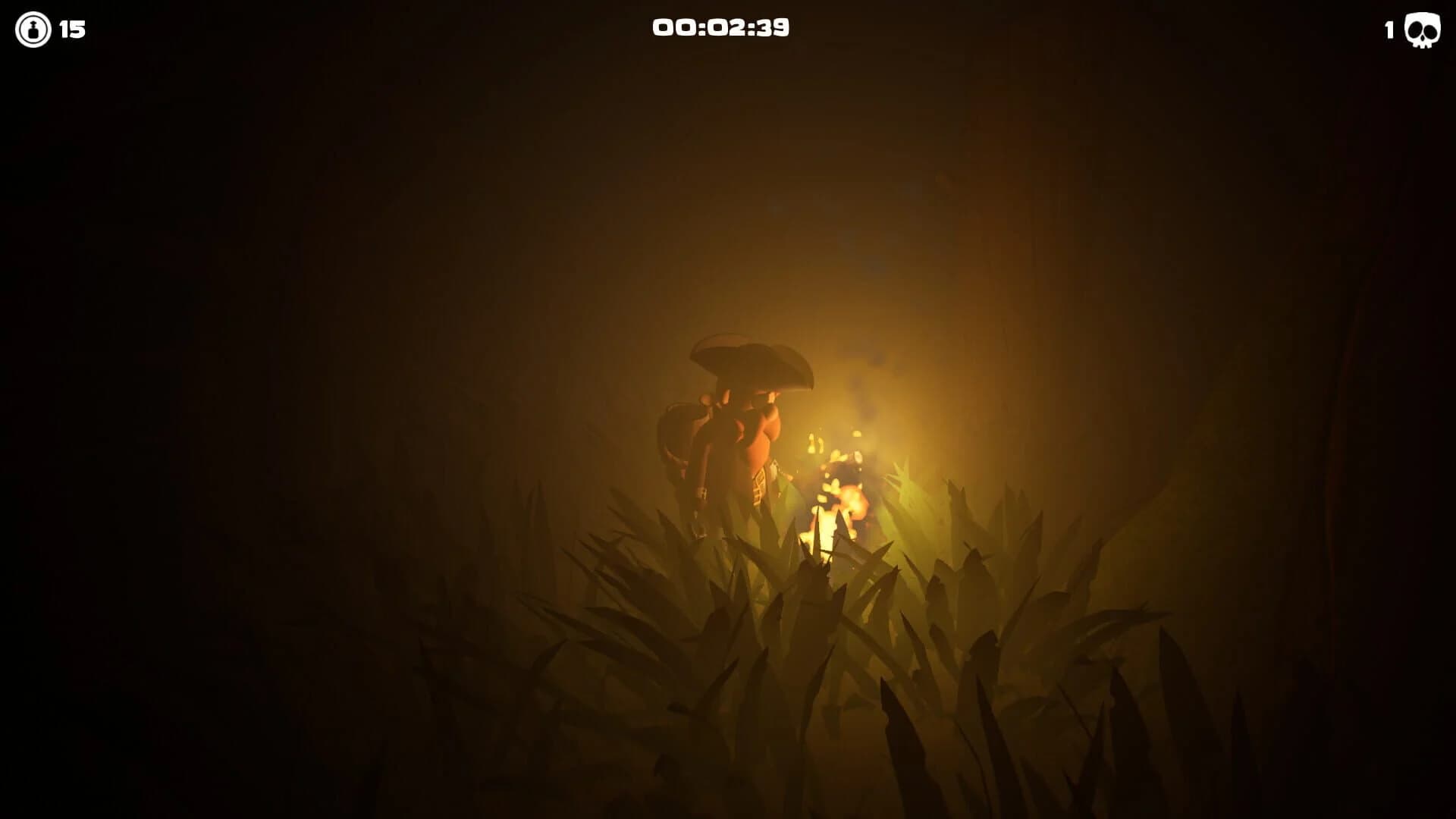Click the death counter number 1

[x=1388, y=31]
